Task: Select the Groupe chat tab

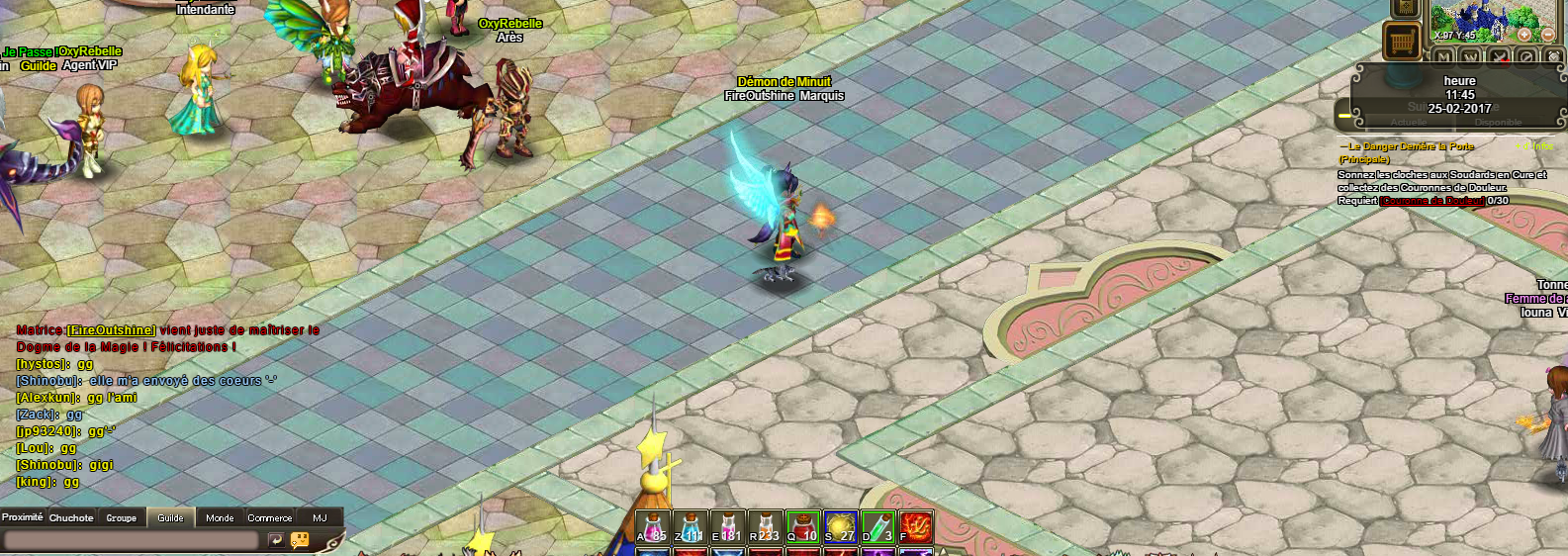Action: 122,517
